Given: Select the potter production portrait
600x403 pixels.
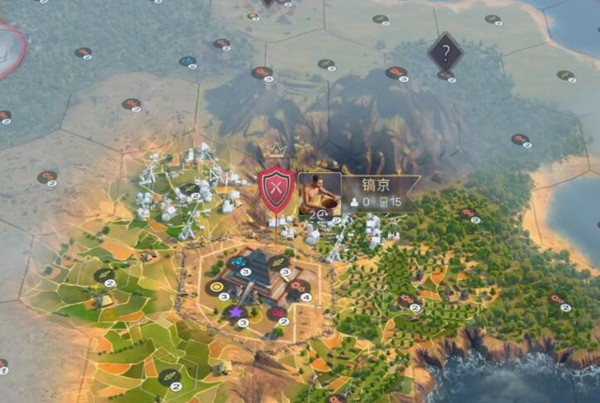Looking at the screenshot, I should coord(319,194).
